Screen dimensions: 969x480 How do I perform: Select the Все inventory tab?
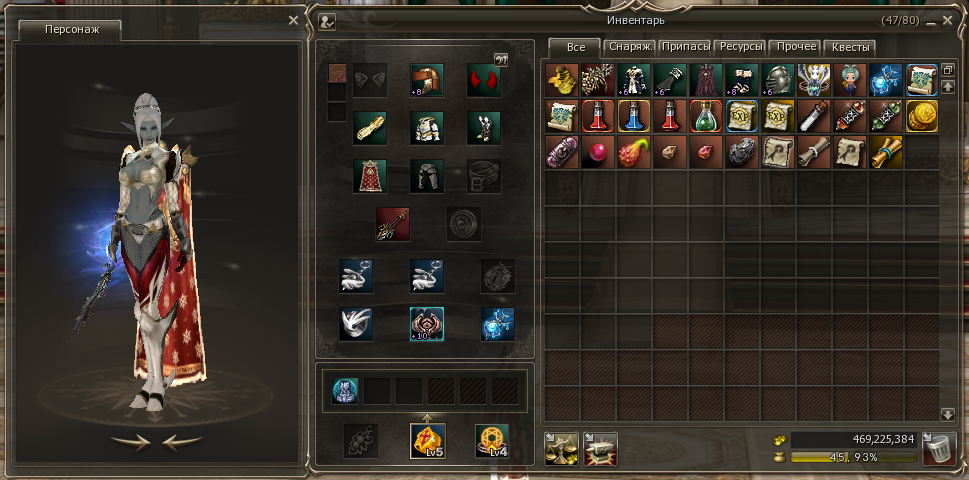pos(575,47)
